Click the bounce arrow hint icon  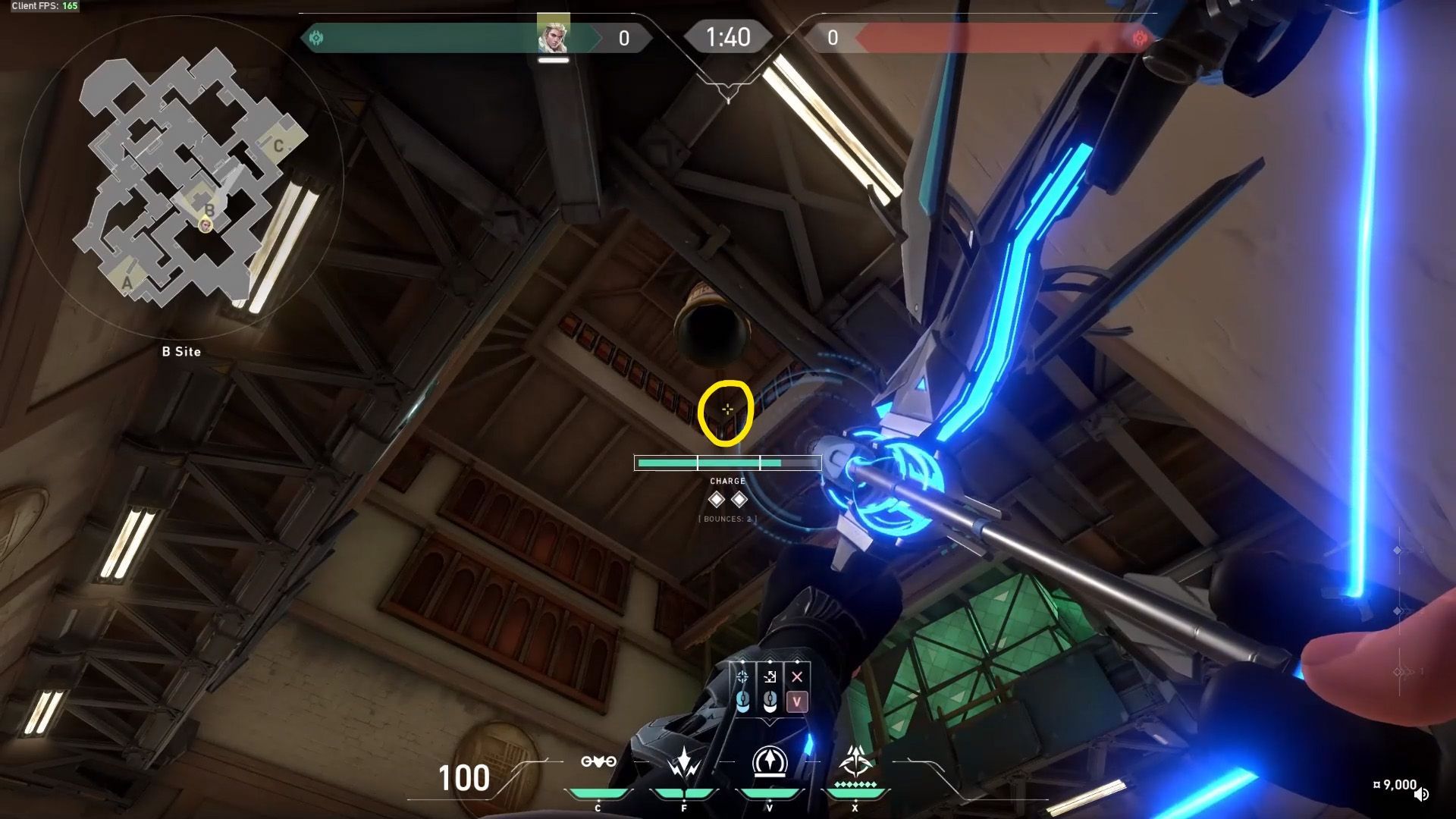770,677
